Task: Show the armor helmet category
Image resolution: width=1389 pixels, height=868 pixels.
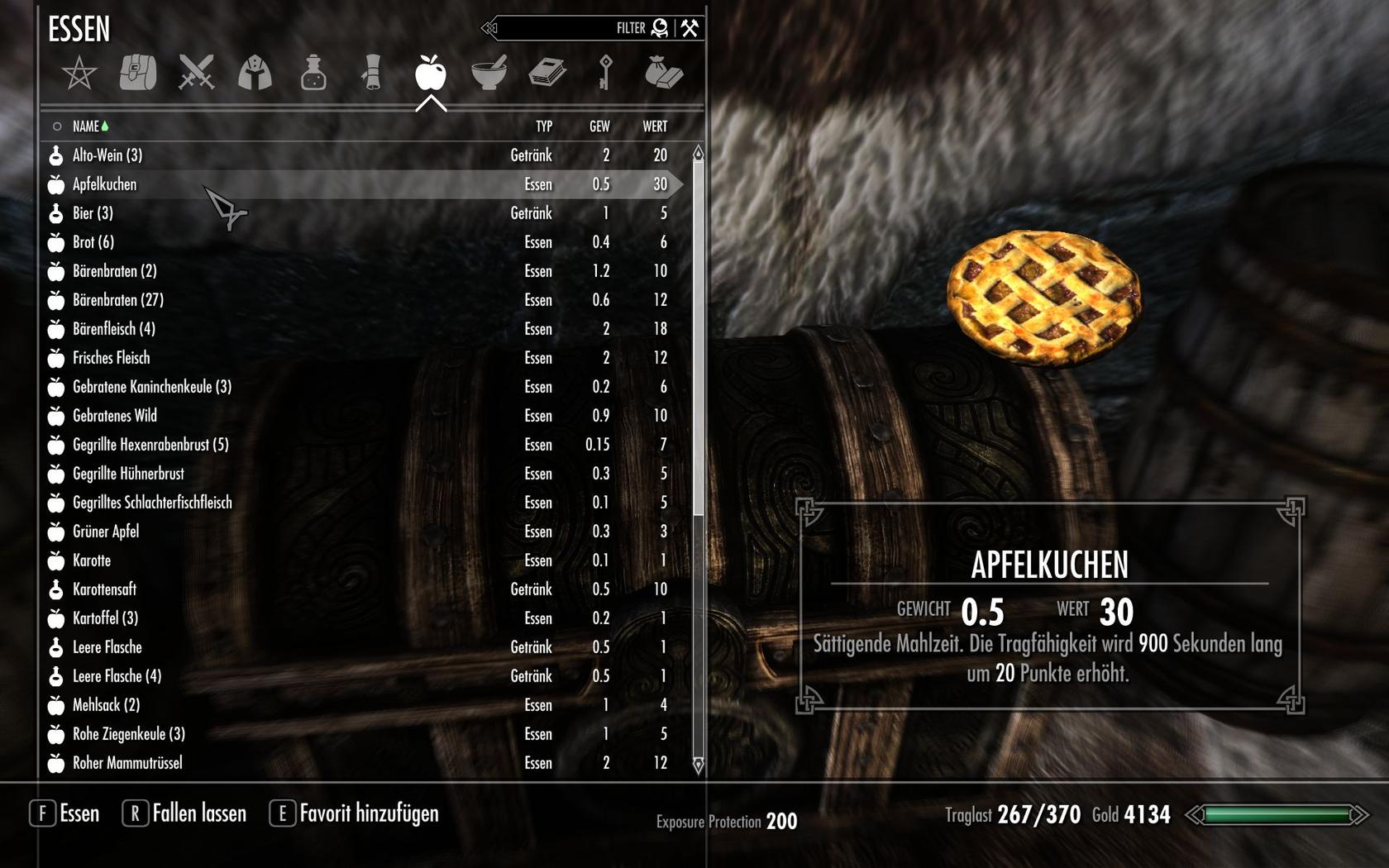Action: (255, 73)
